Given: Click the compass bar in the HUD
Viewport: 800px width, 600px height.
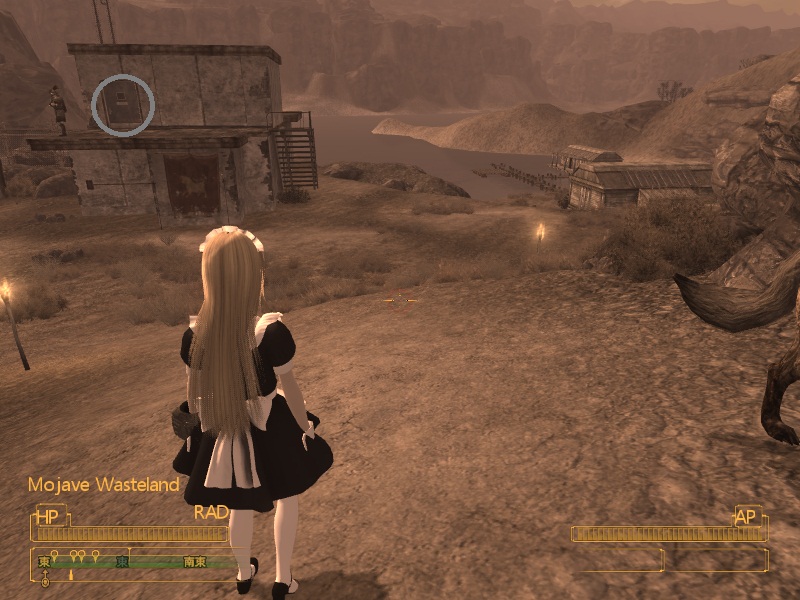Looking at the screenshot, I should (140, 562).
